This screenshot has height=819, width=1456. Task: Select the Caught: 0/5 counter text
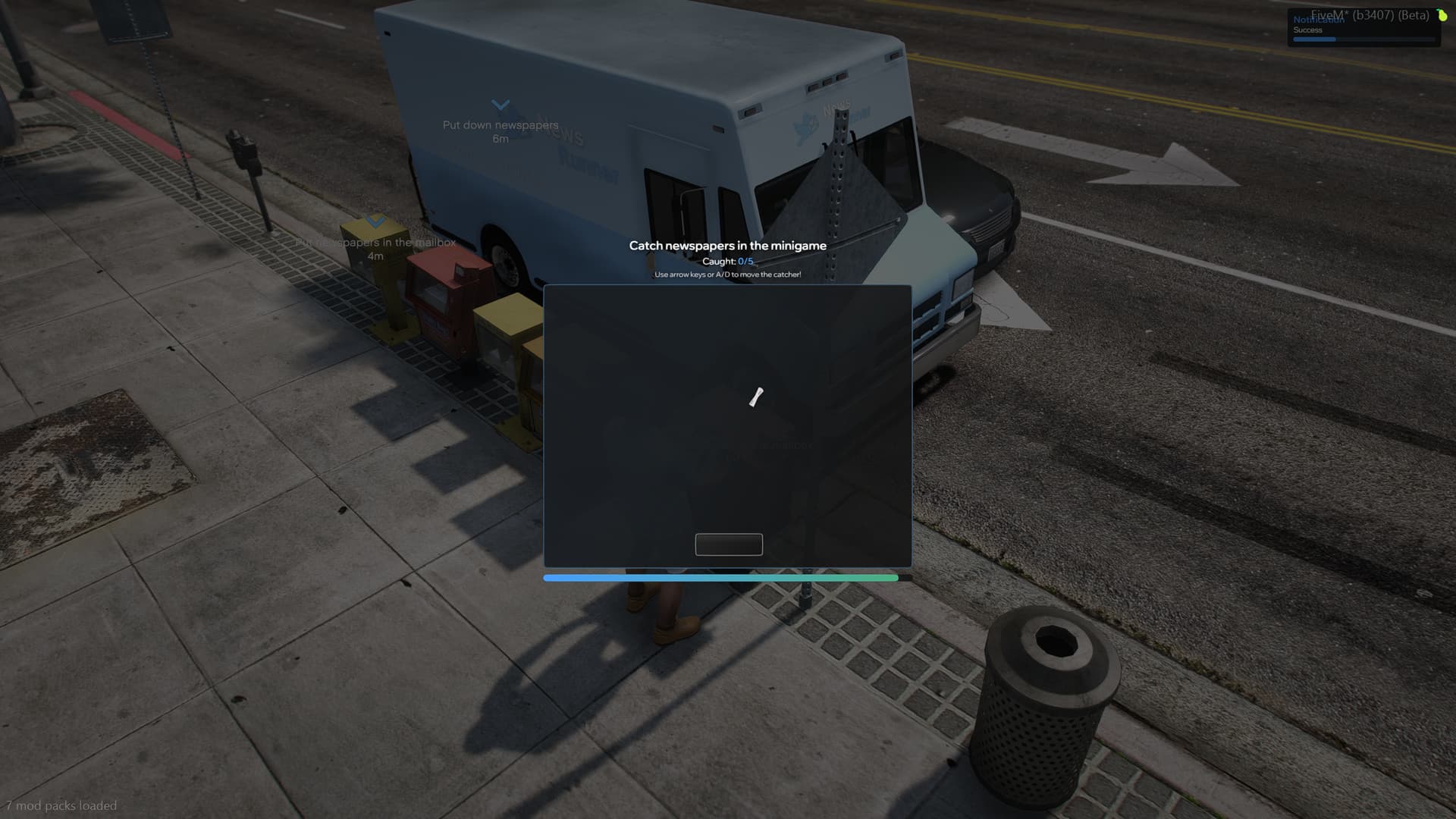727,261
